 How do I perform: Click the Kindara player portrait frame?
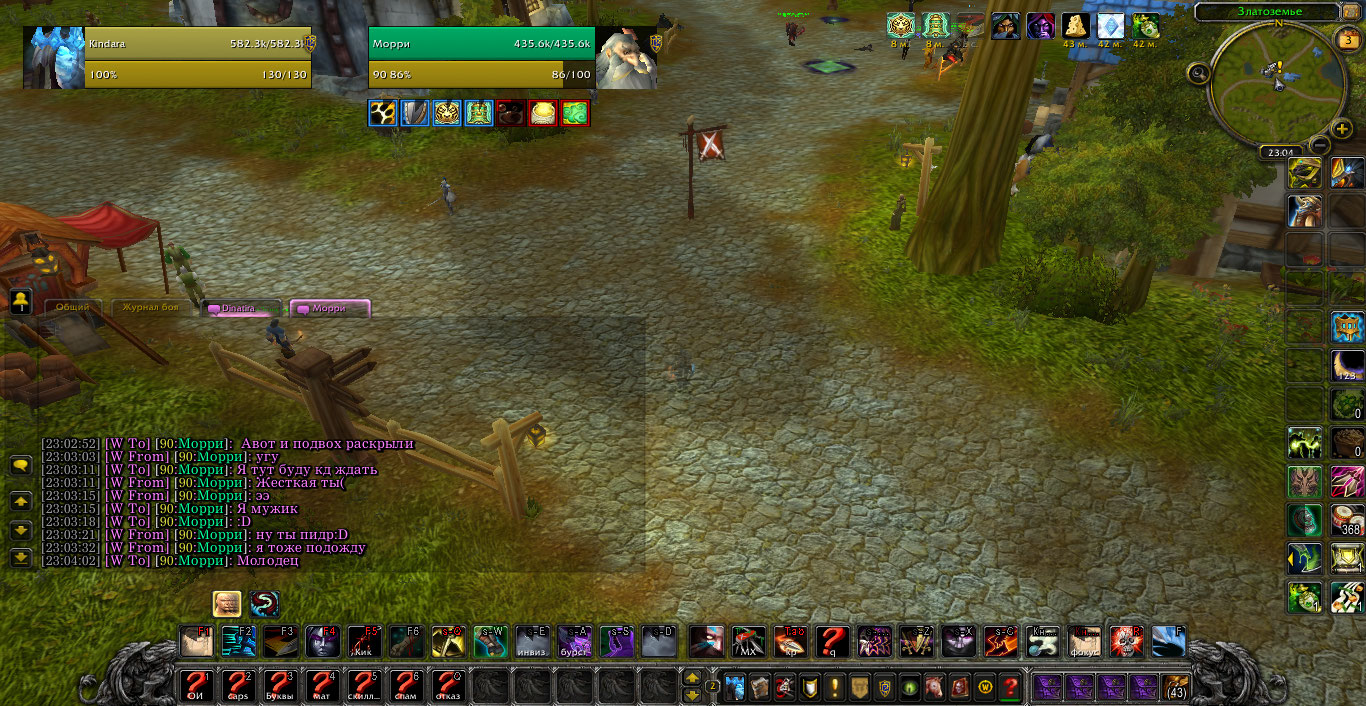point(54,57)
